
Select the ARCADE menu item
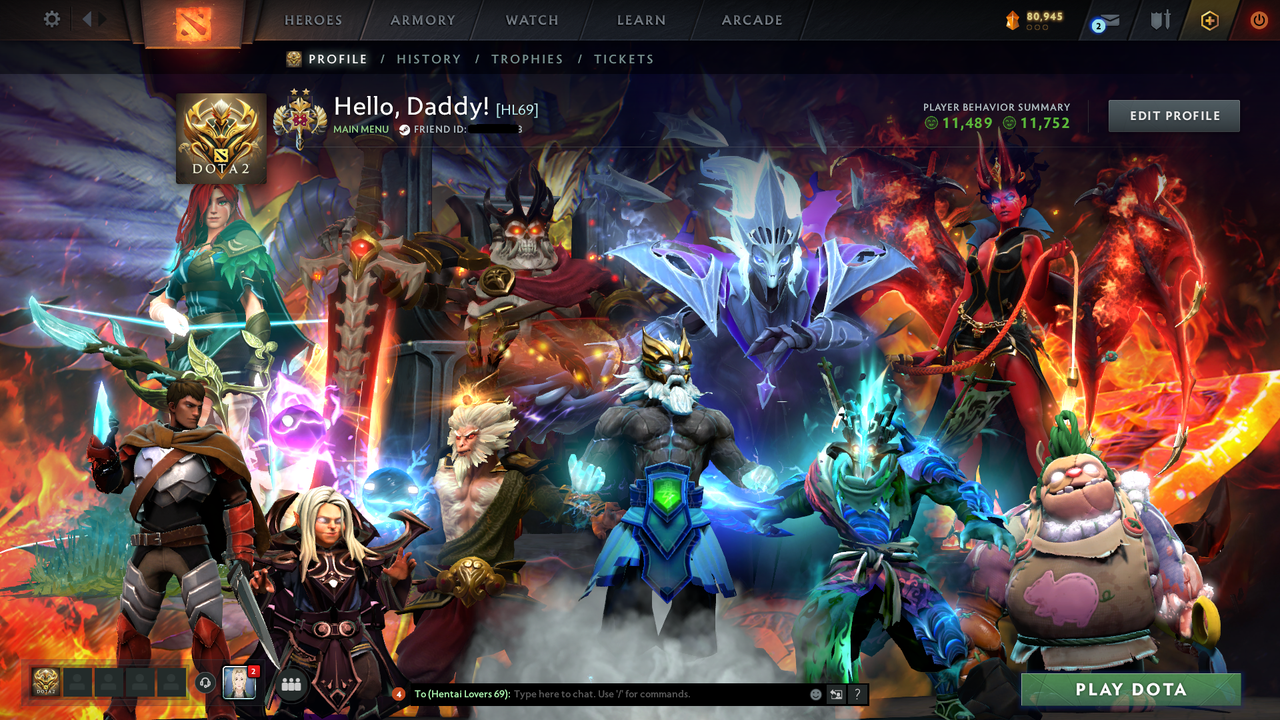(x=751, y=20)
